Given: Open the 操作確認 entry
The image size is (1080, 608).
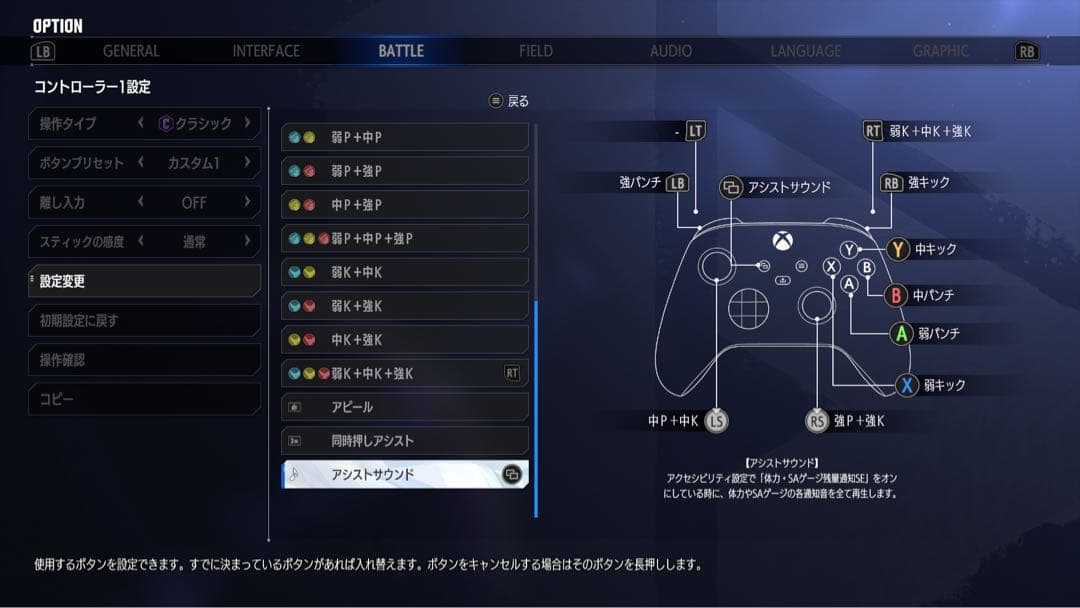Looking at the screenshot, I should pos(145,360).
